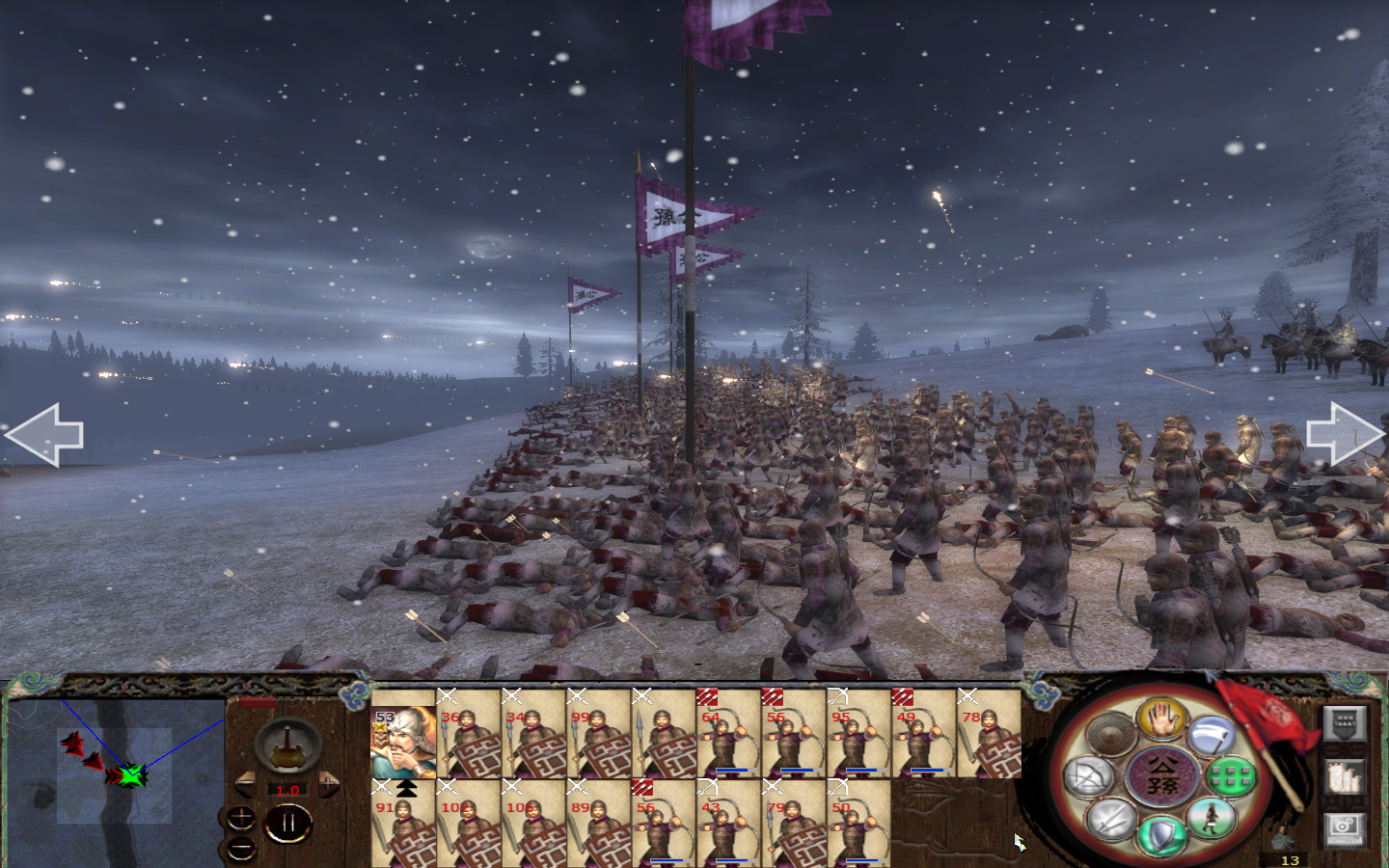Viewport: 1389px width, 868px height.
Task: Open the captured banners panel icon
Action: [x=1345, y=776]
